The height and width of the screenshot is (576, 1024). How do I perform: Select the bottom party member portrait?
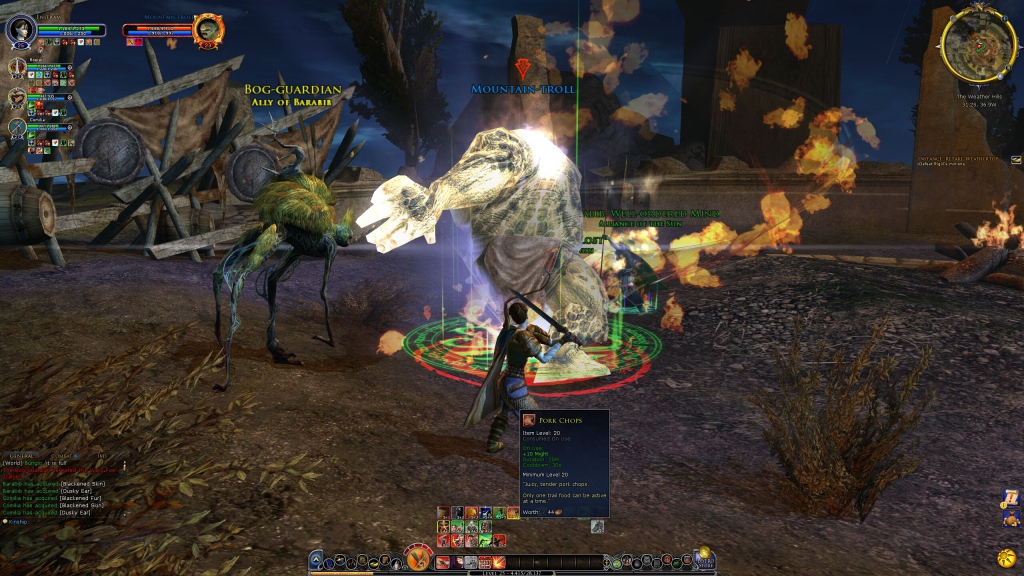[17, 127]
